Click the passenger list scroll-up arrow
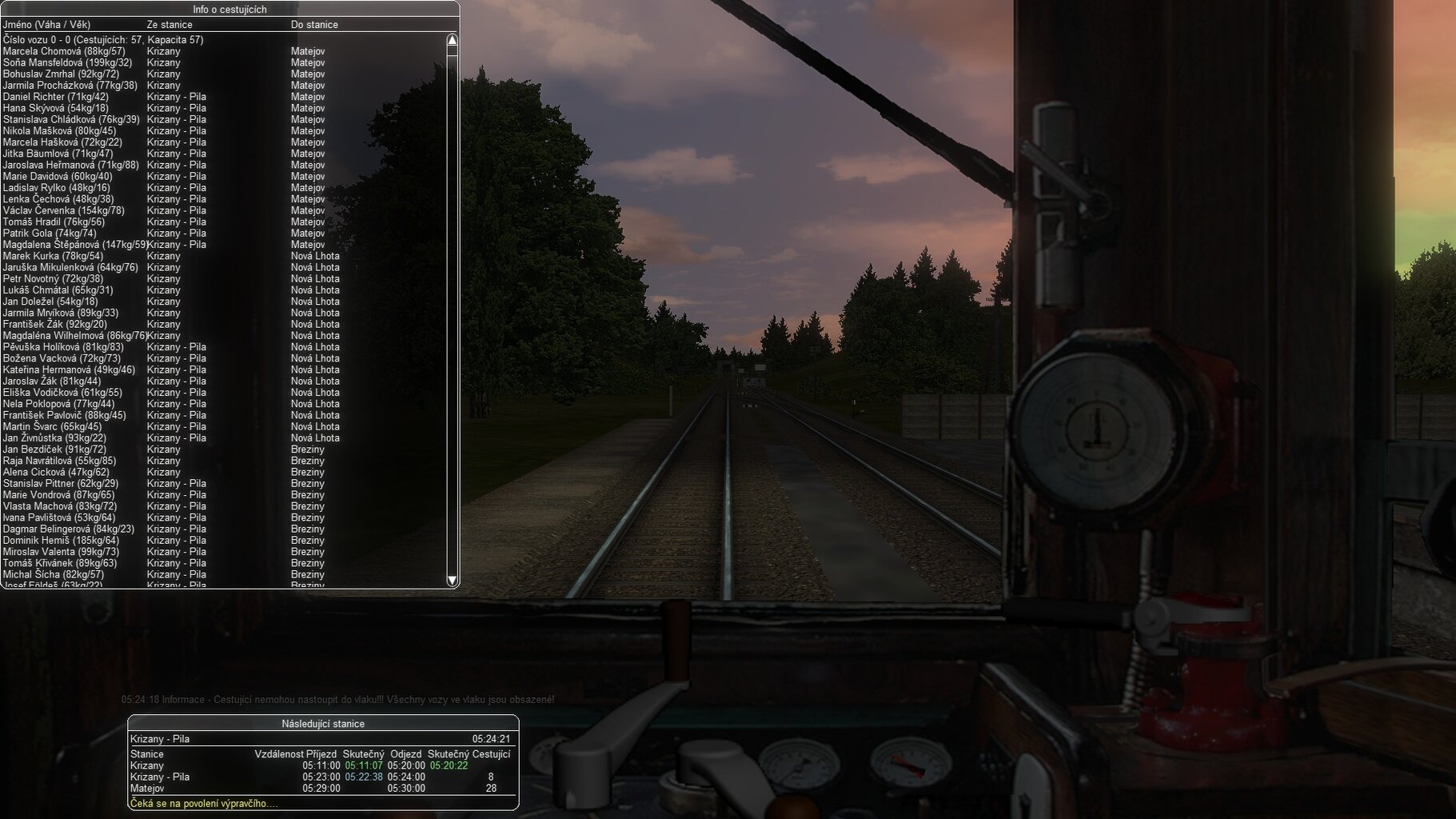The image size is (1456, 819). click(x=452, y=40)
